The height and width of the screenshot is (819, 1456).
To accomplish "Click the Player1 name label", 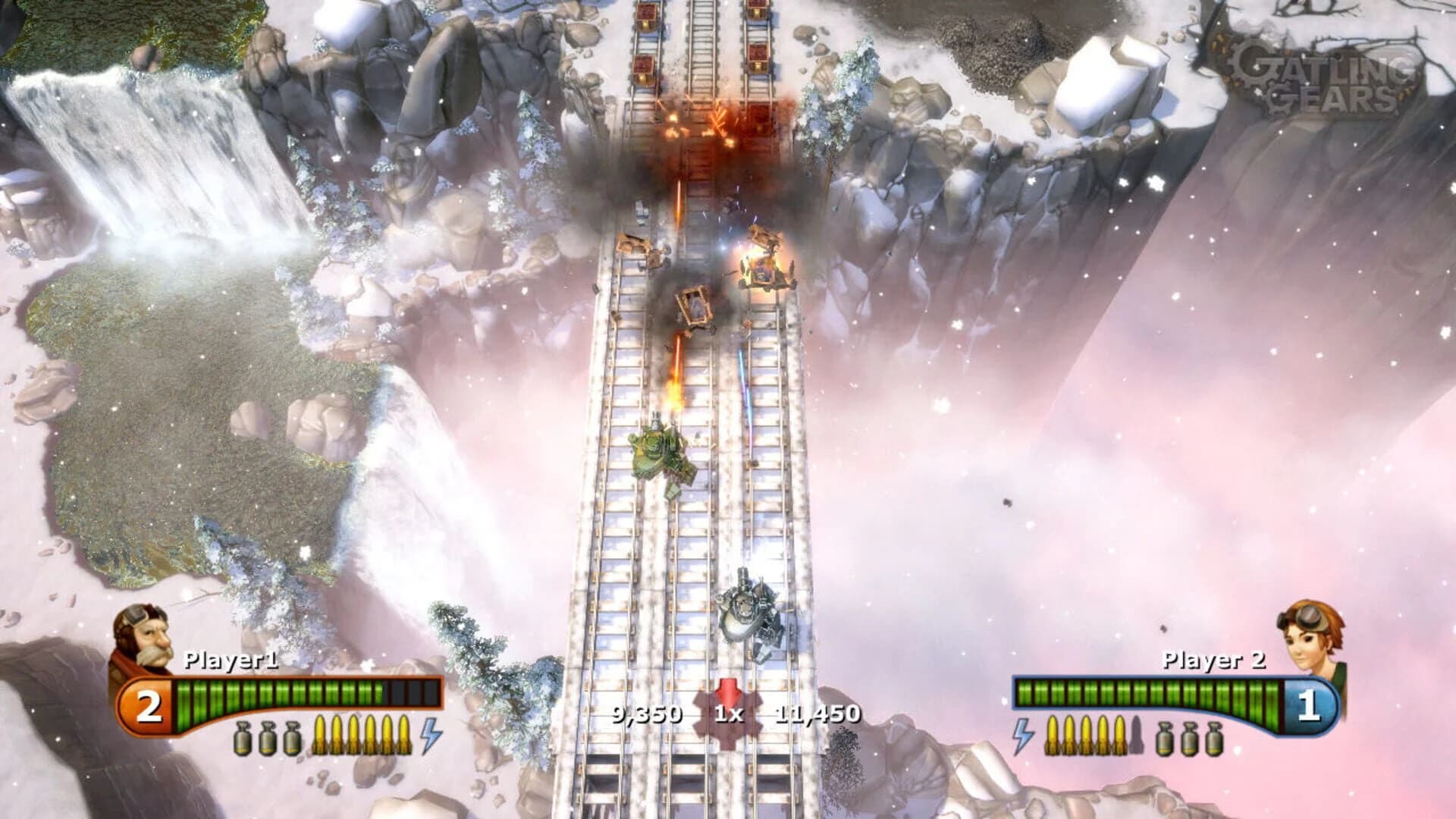I will click(231, 660).
